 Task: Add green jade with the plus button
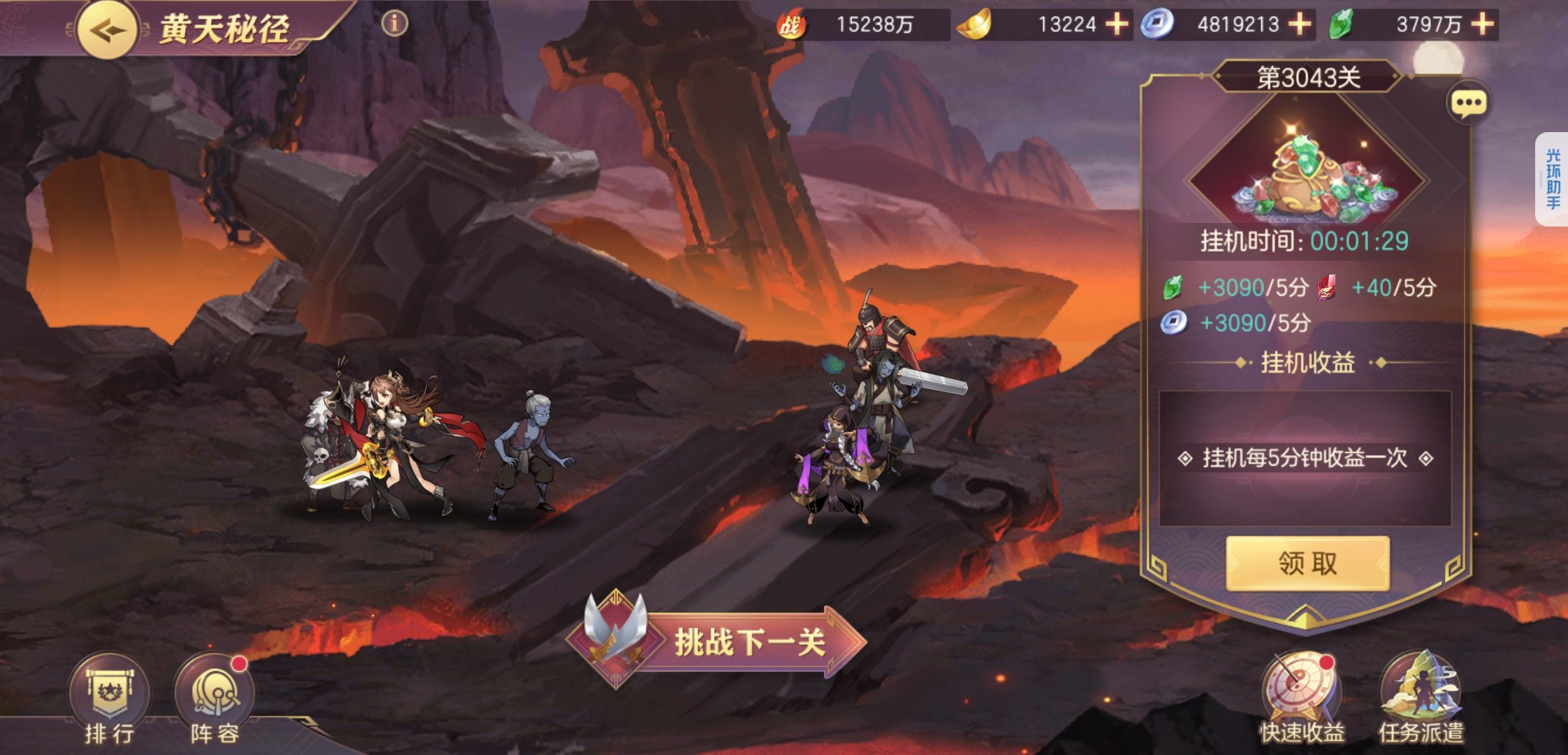(1482, 24)
